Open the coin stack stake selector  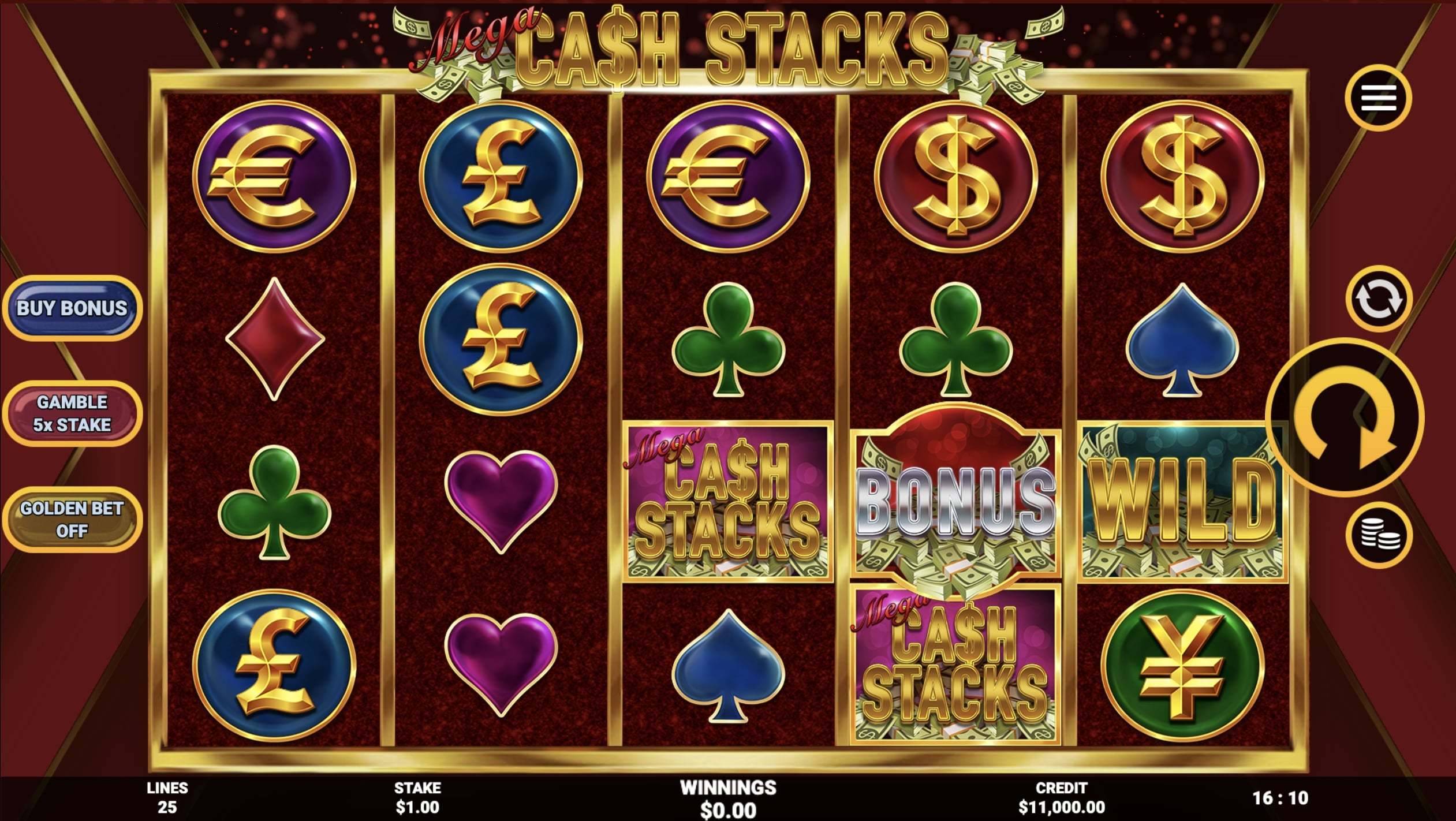pyautogui.click(x=1379, y=535)
